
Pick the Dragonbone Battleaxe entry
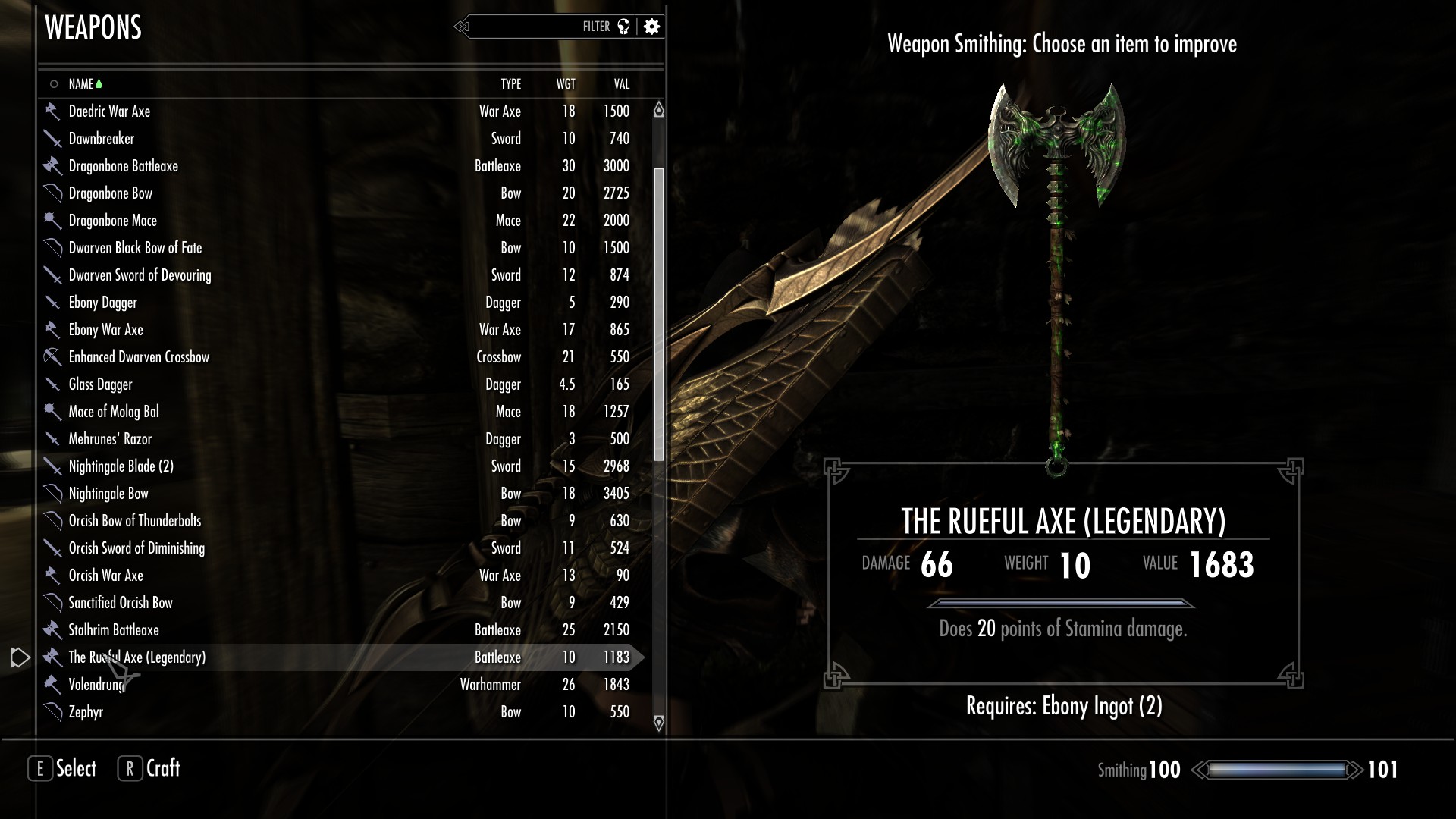point(124,166)
